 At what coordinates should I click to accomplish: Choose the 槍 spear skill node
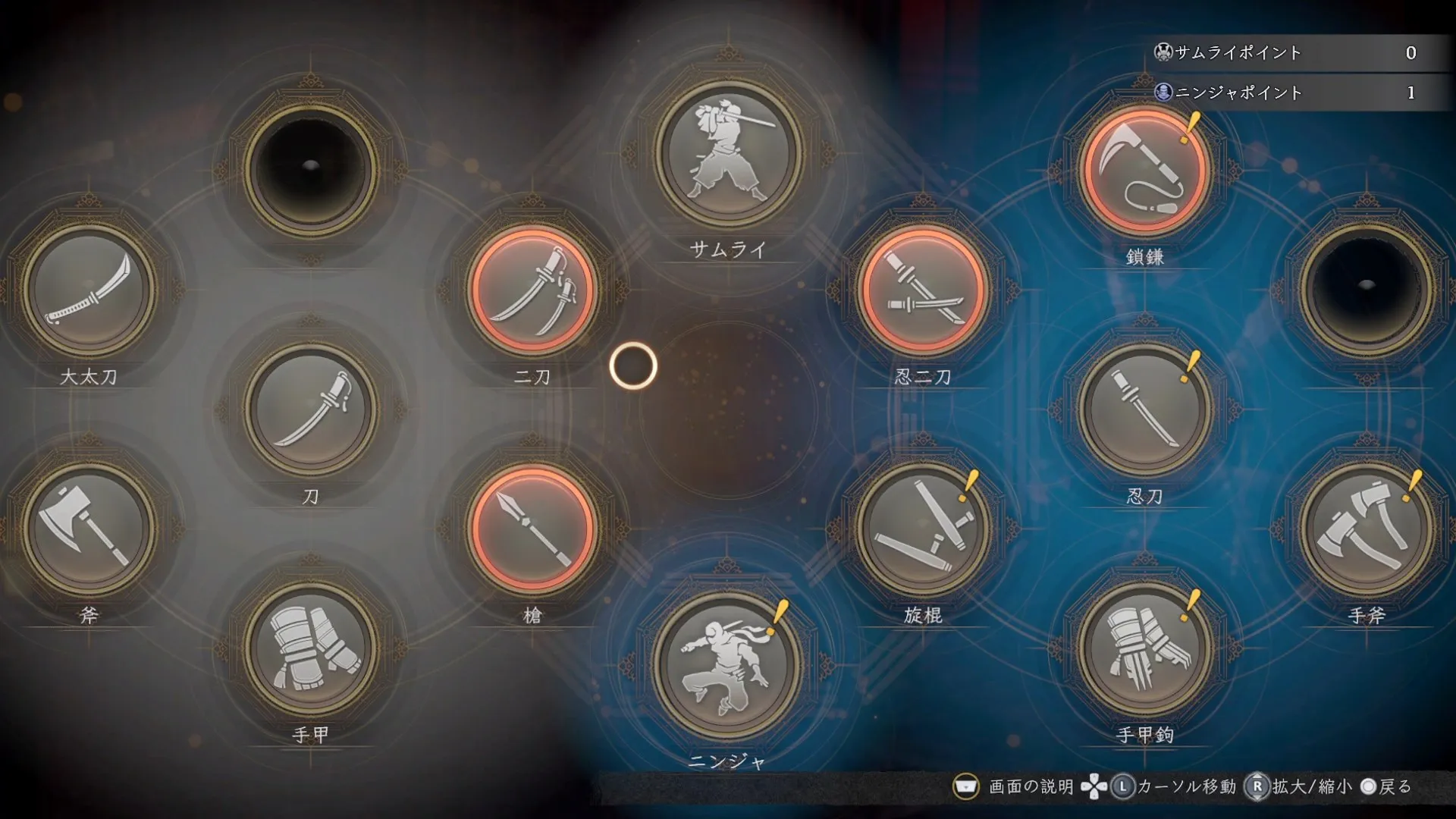pos(532,529)
